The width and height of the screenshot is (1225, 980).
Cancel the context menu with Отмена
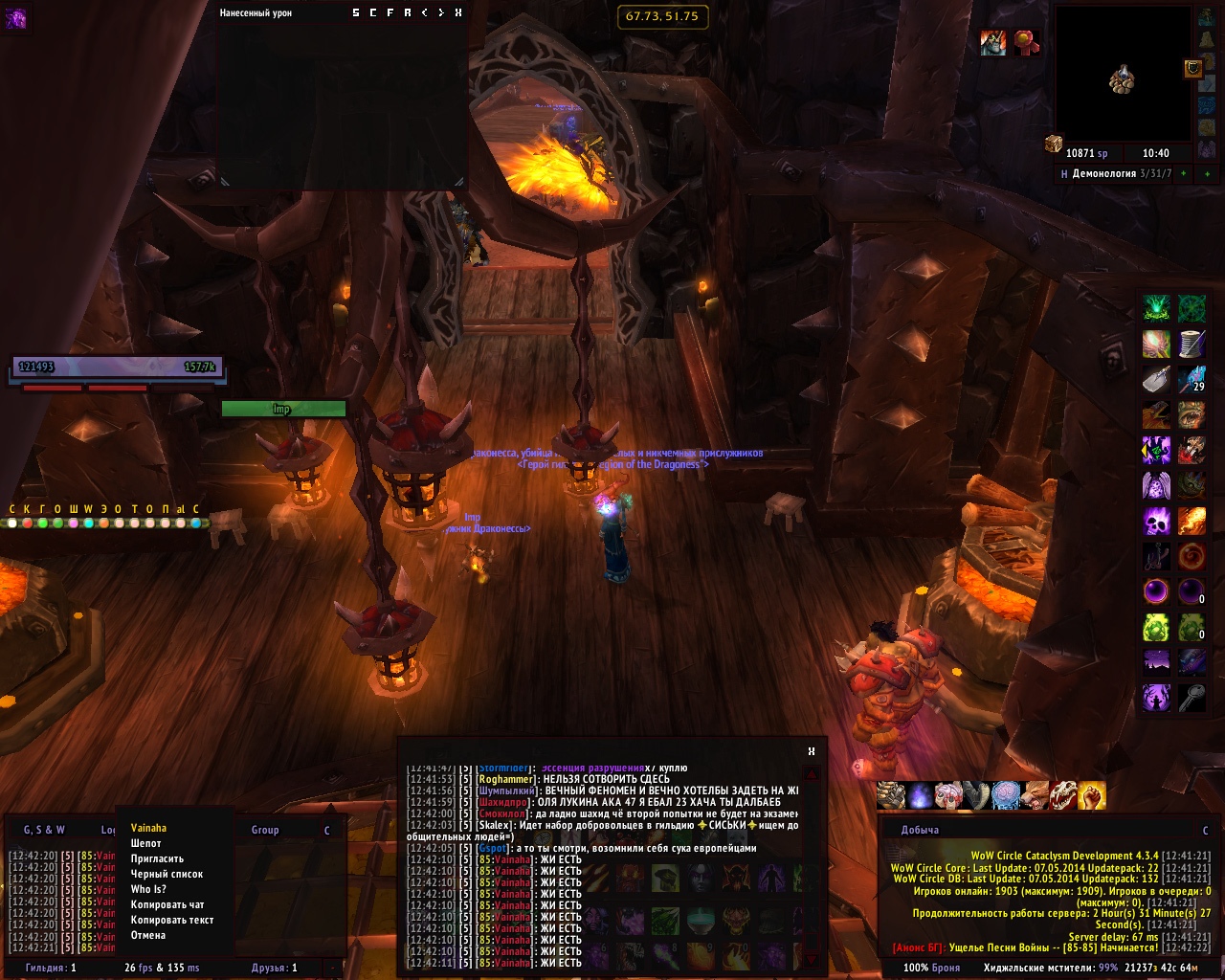point(148,935)
